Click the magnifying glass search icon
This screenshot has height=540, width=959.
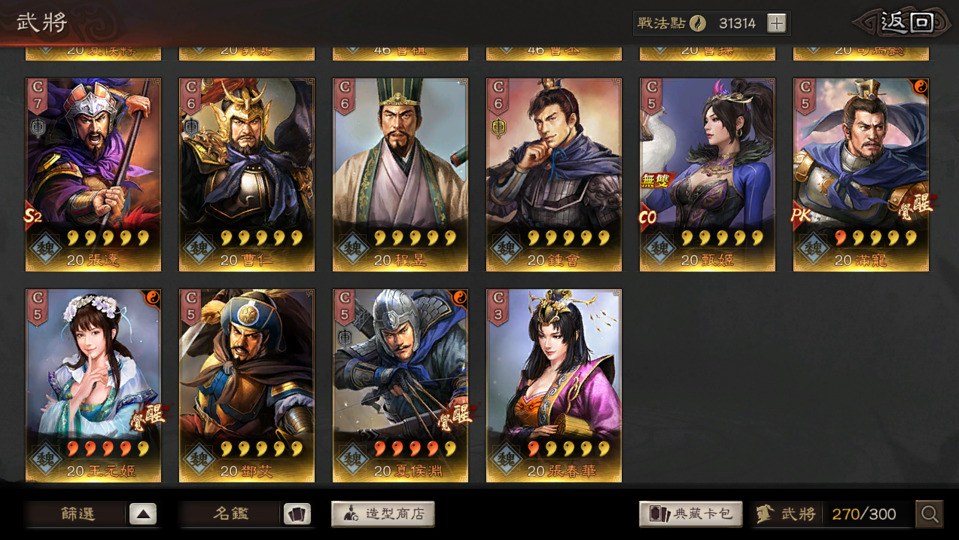[x=930, y=514]
